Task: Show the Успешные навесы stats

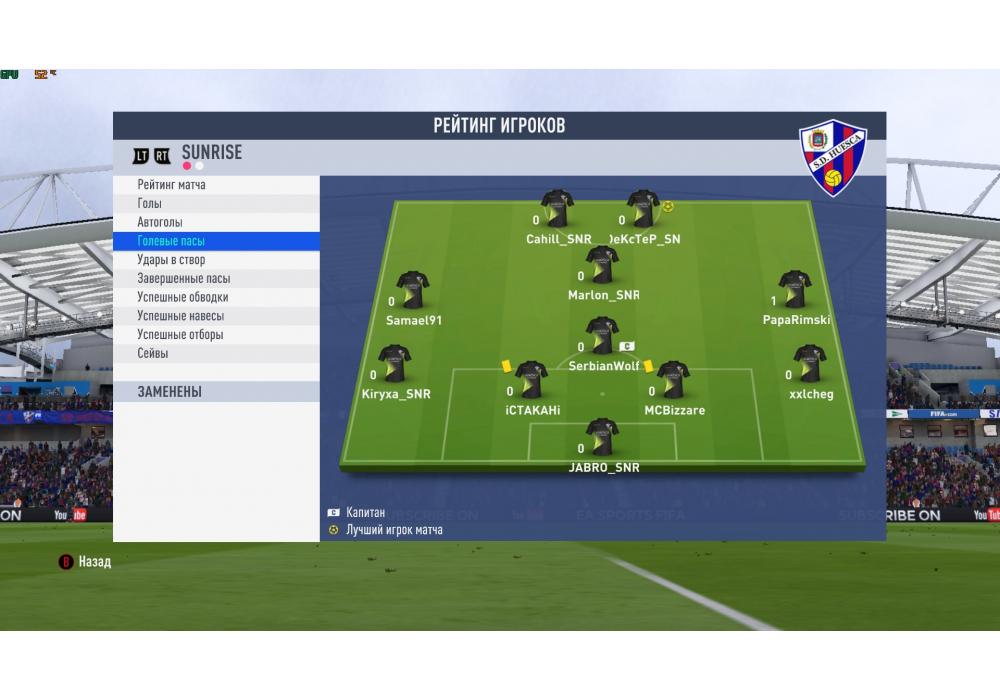Action: coord(216,316)
